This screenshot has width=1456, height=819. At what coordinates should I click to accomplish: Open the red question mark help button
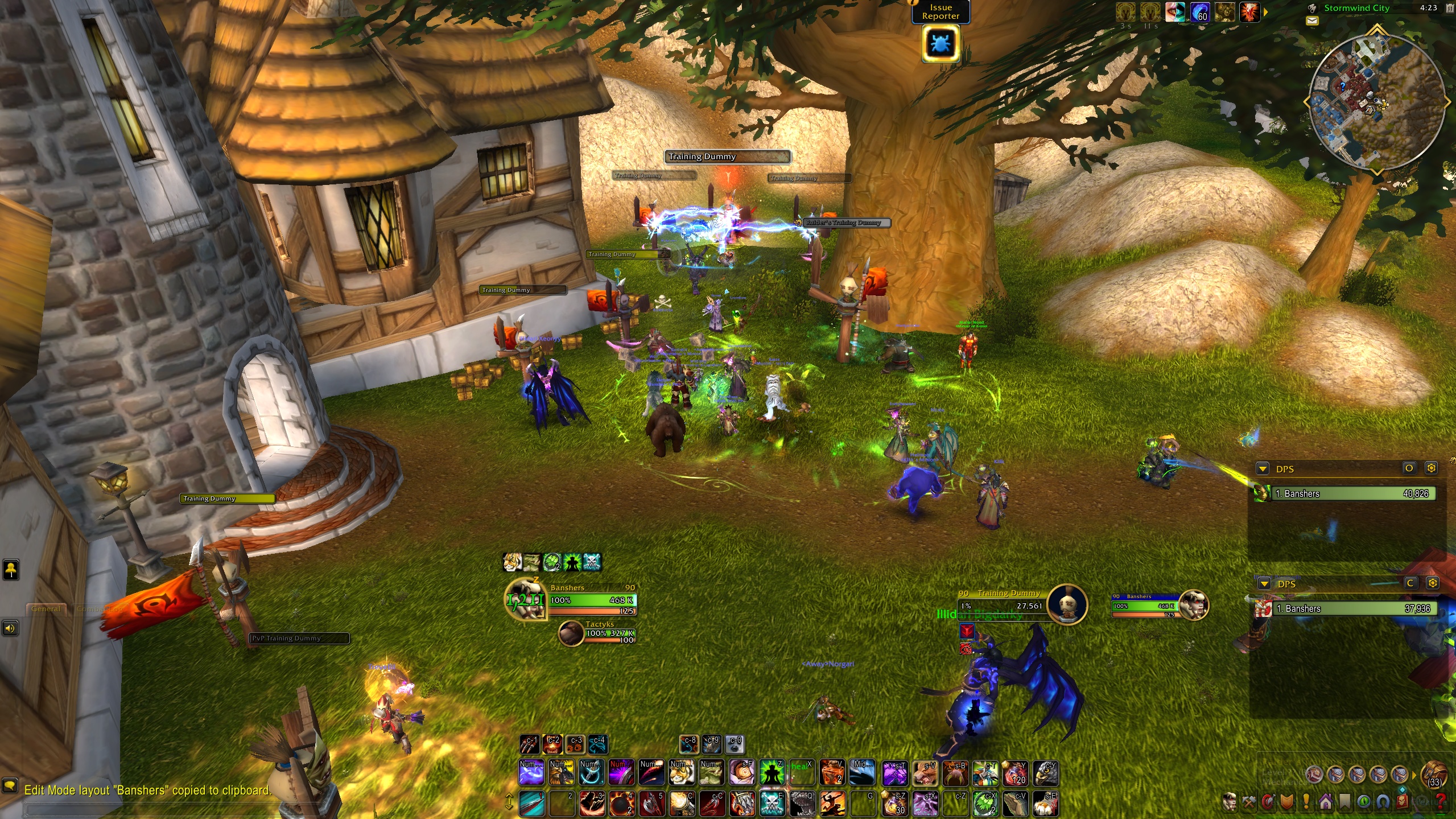[1440, 802]
